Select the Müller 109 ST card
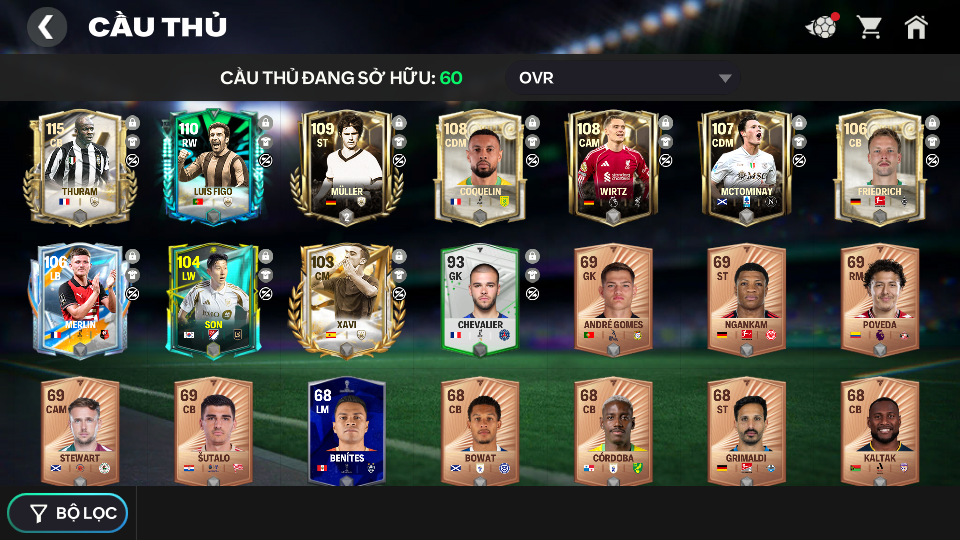The width and height of the screenshot is (960, 540). tap(346, 165)
